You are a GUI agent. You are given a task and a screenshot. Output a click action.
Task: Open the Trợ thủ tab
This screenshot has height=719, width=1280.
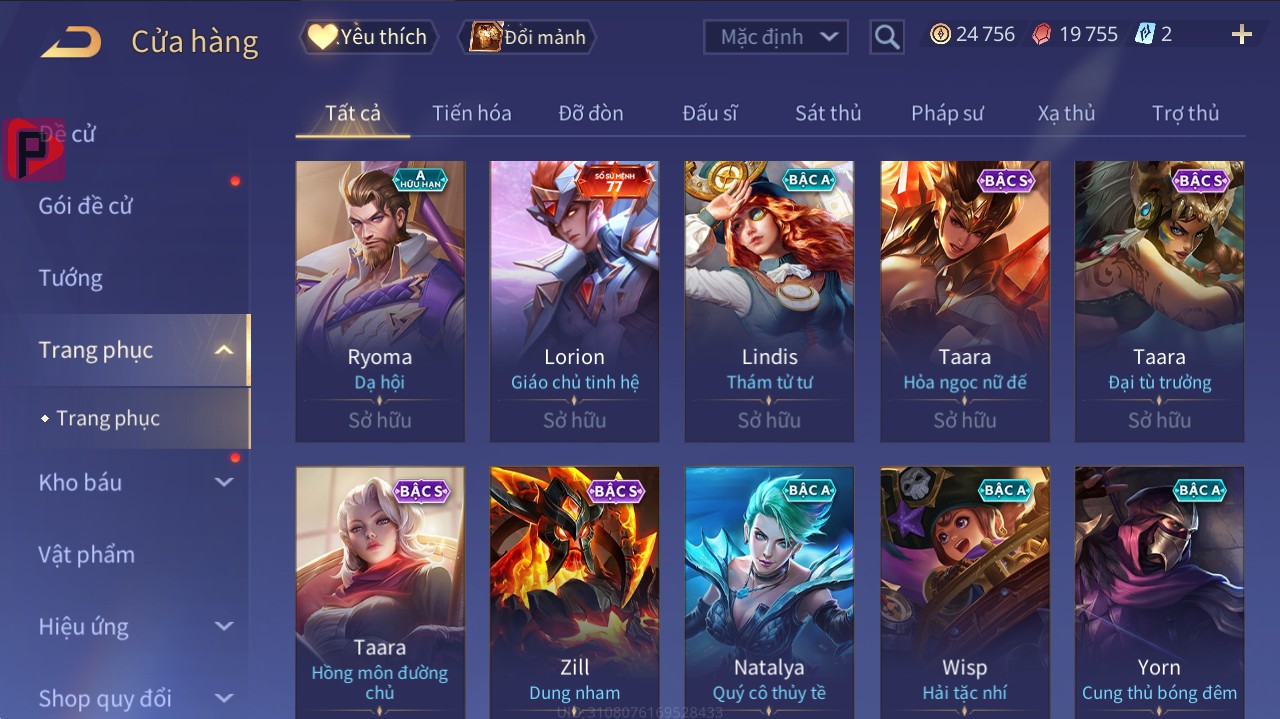point(1185,113)
